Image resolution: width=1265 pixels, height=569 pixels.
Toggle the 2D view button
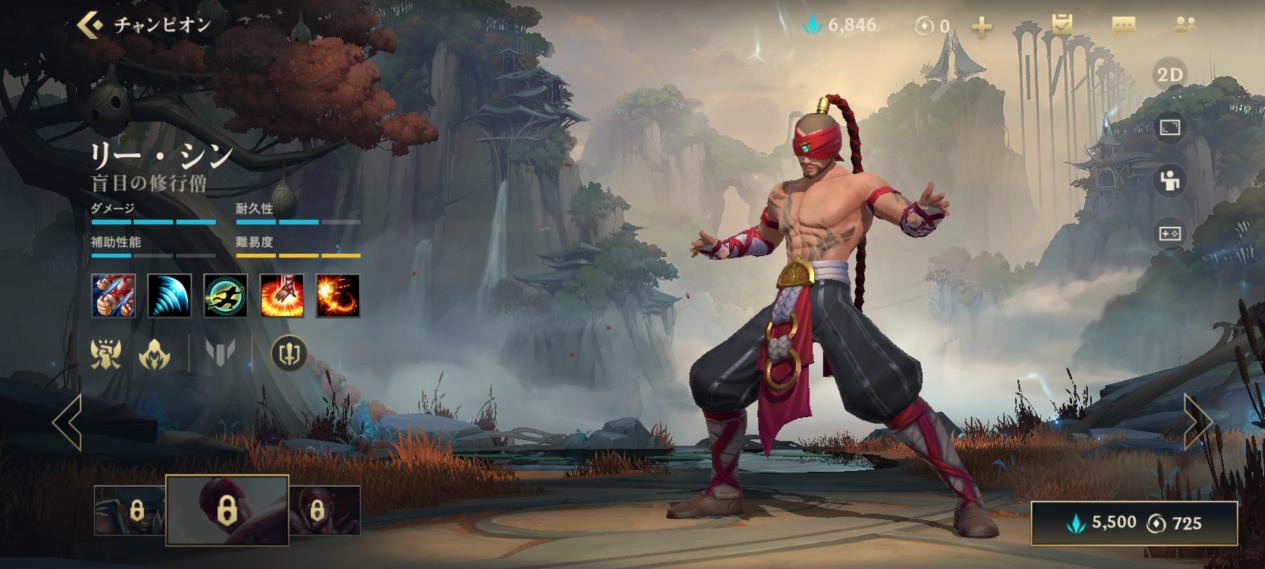tap(1169, 75)
